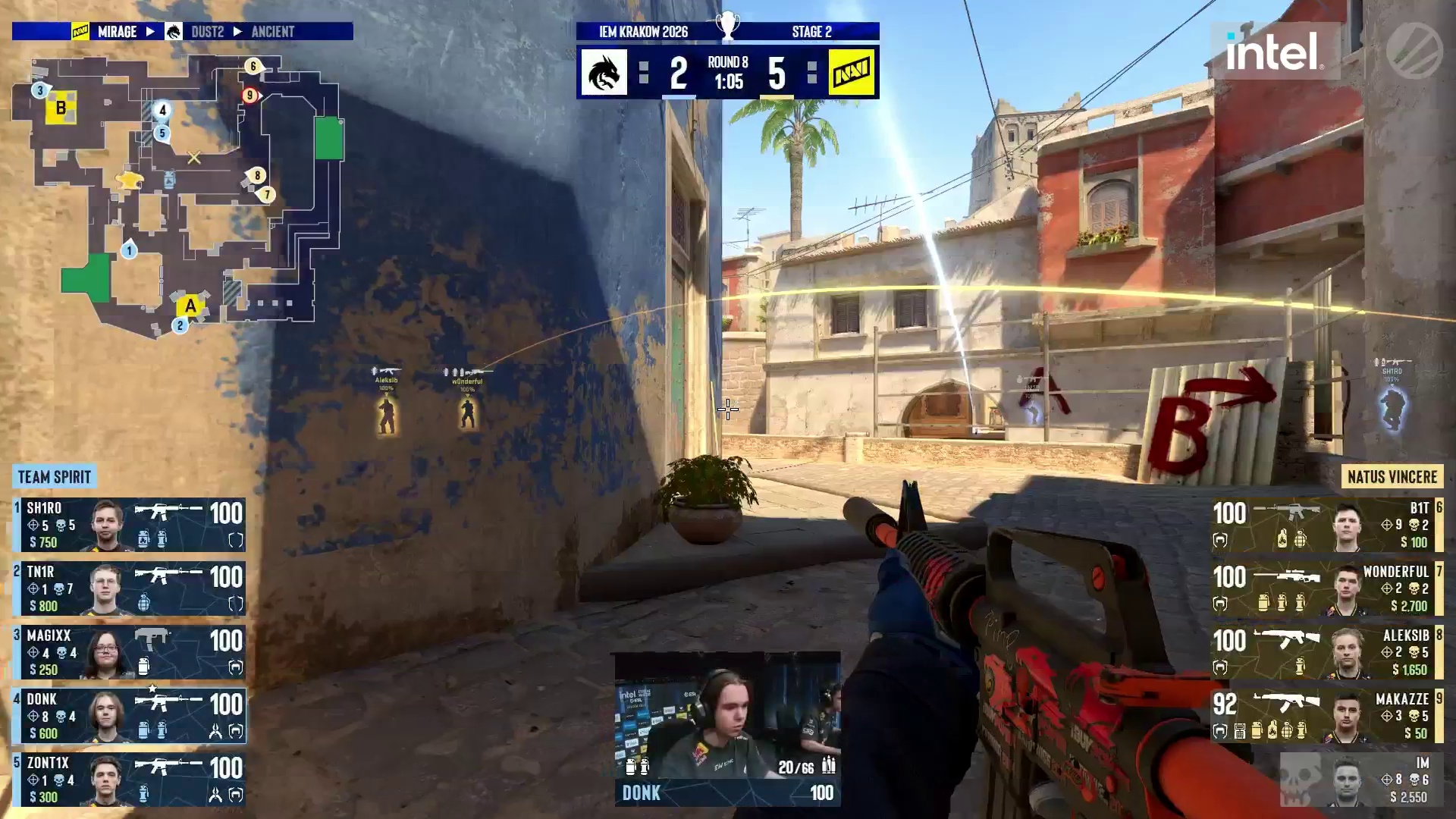Pick MAKAZZE's player row
The width and height of the screenshot is (1456, 819).
1327,716
